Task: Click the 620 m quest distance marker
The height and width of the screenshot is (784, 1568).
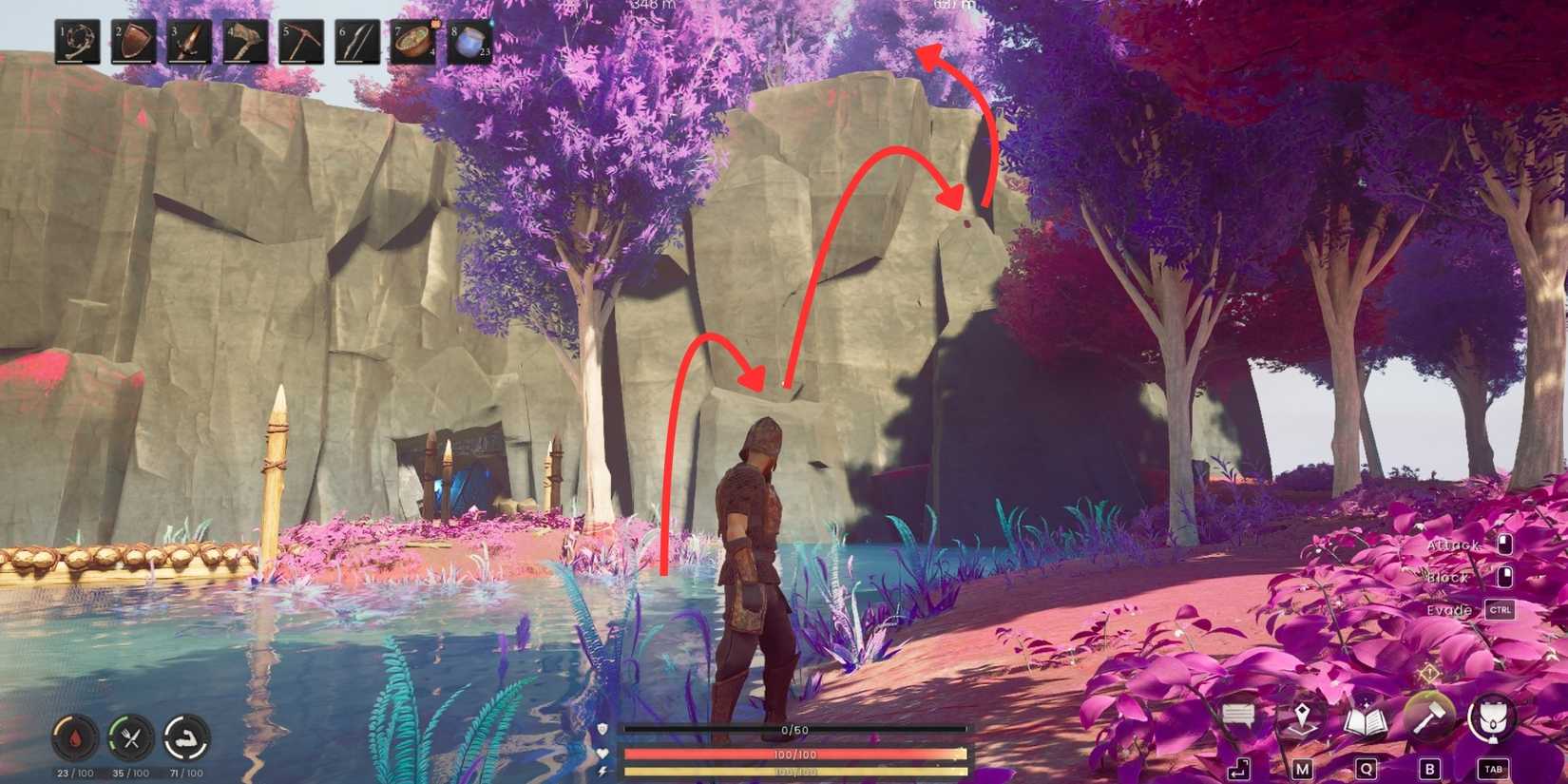Action: [955, 4]
